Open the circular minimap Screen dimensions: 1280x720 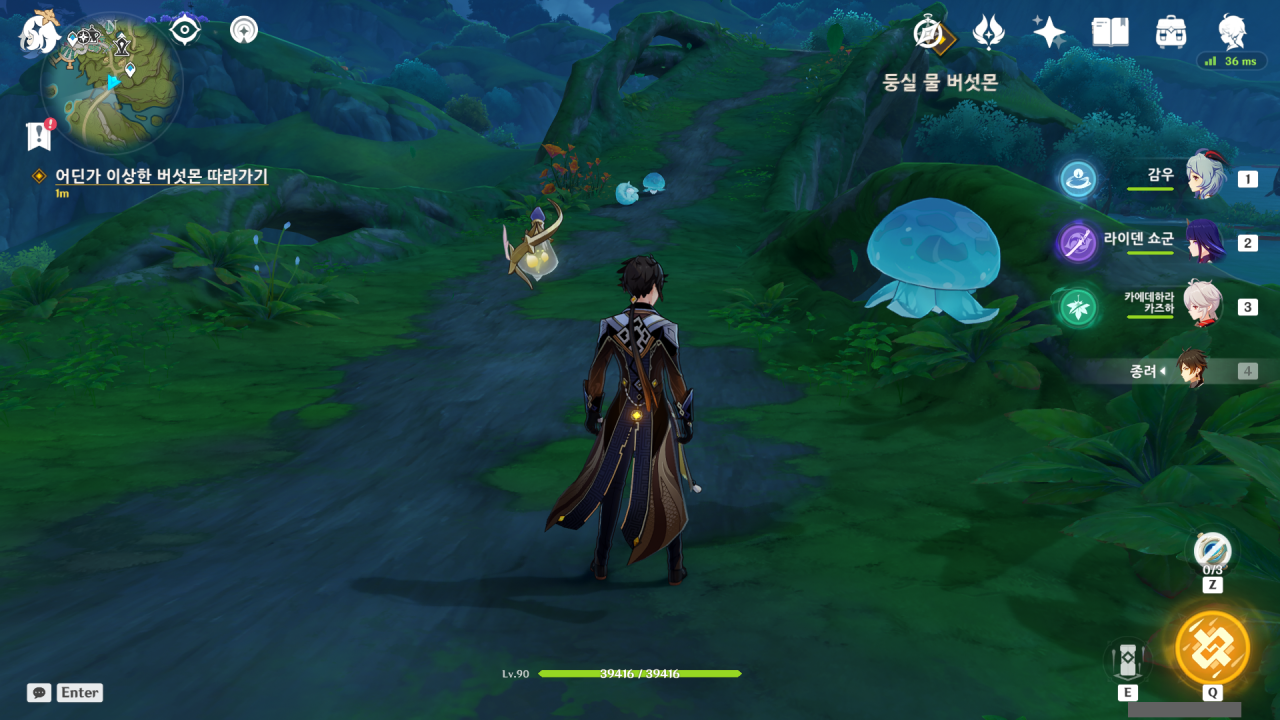(x=111, y=83)
